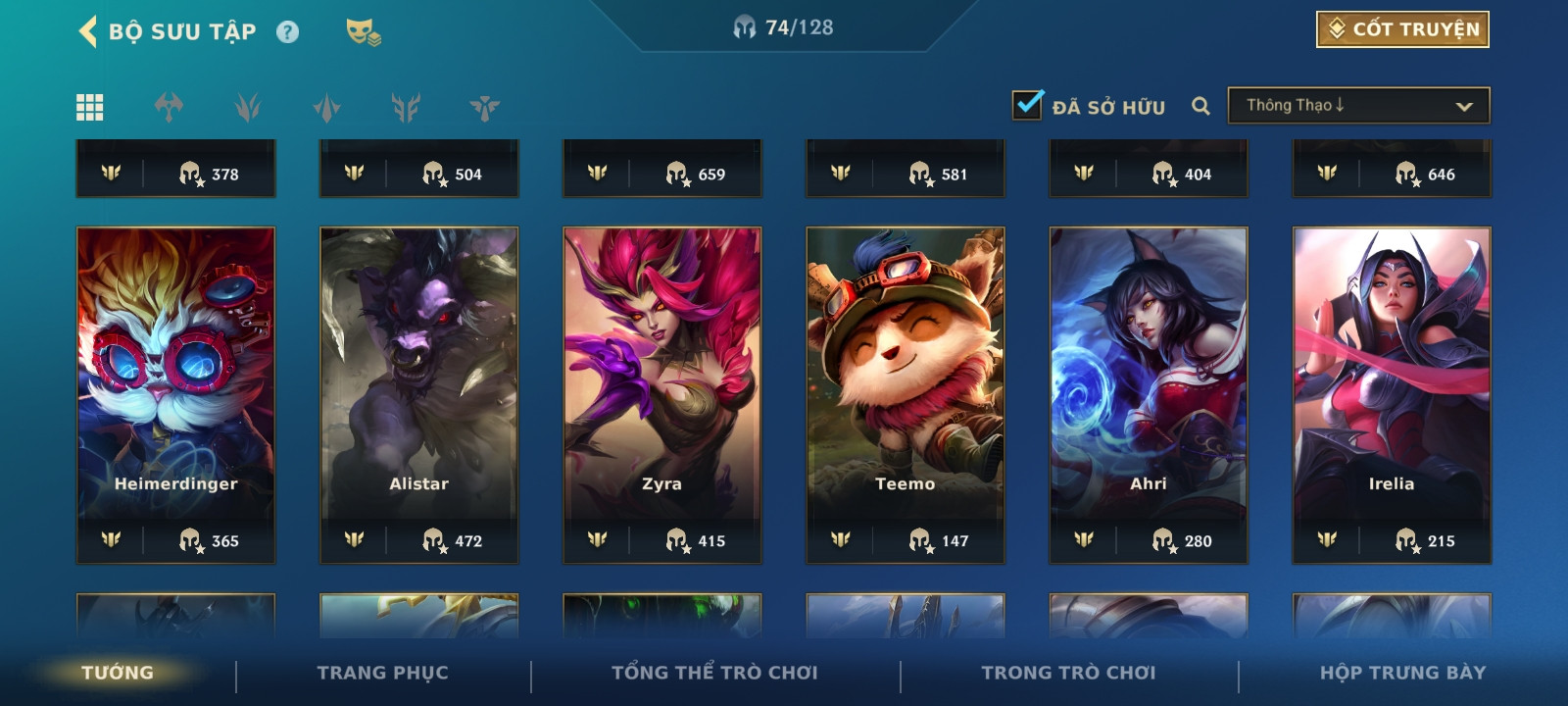Open the Thông Thạo sort dropdown

pos(1358,106)
